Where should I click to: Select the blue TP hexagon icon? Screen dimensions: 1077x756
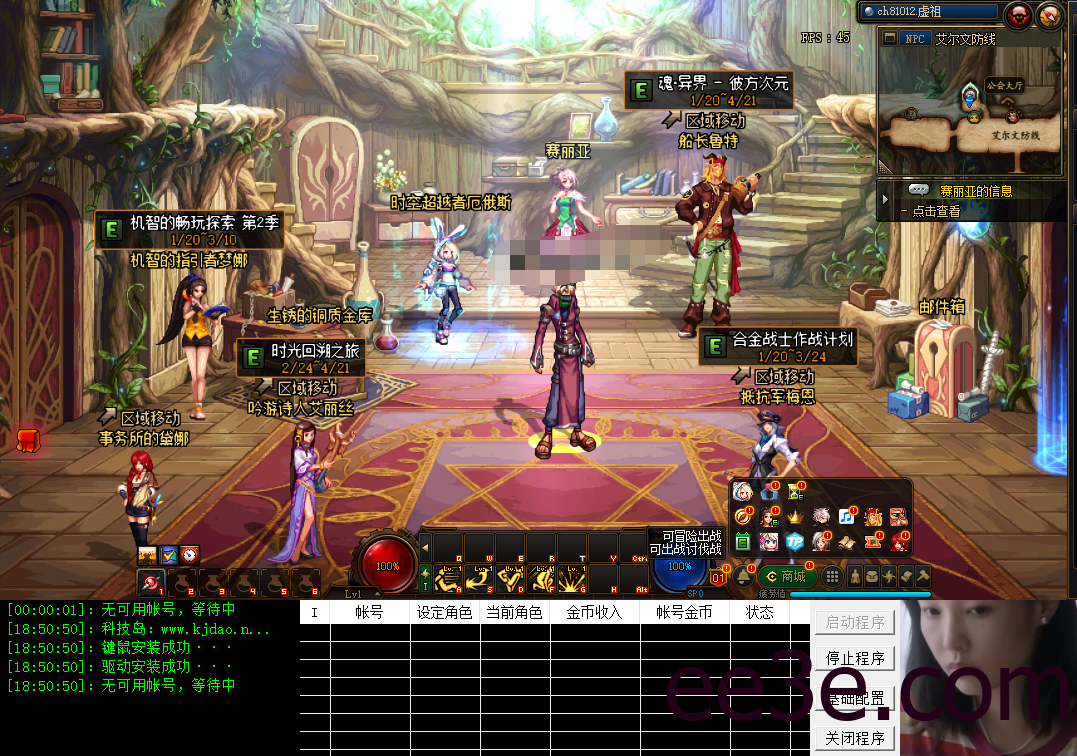(x=795, y=541)
